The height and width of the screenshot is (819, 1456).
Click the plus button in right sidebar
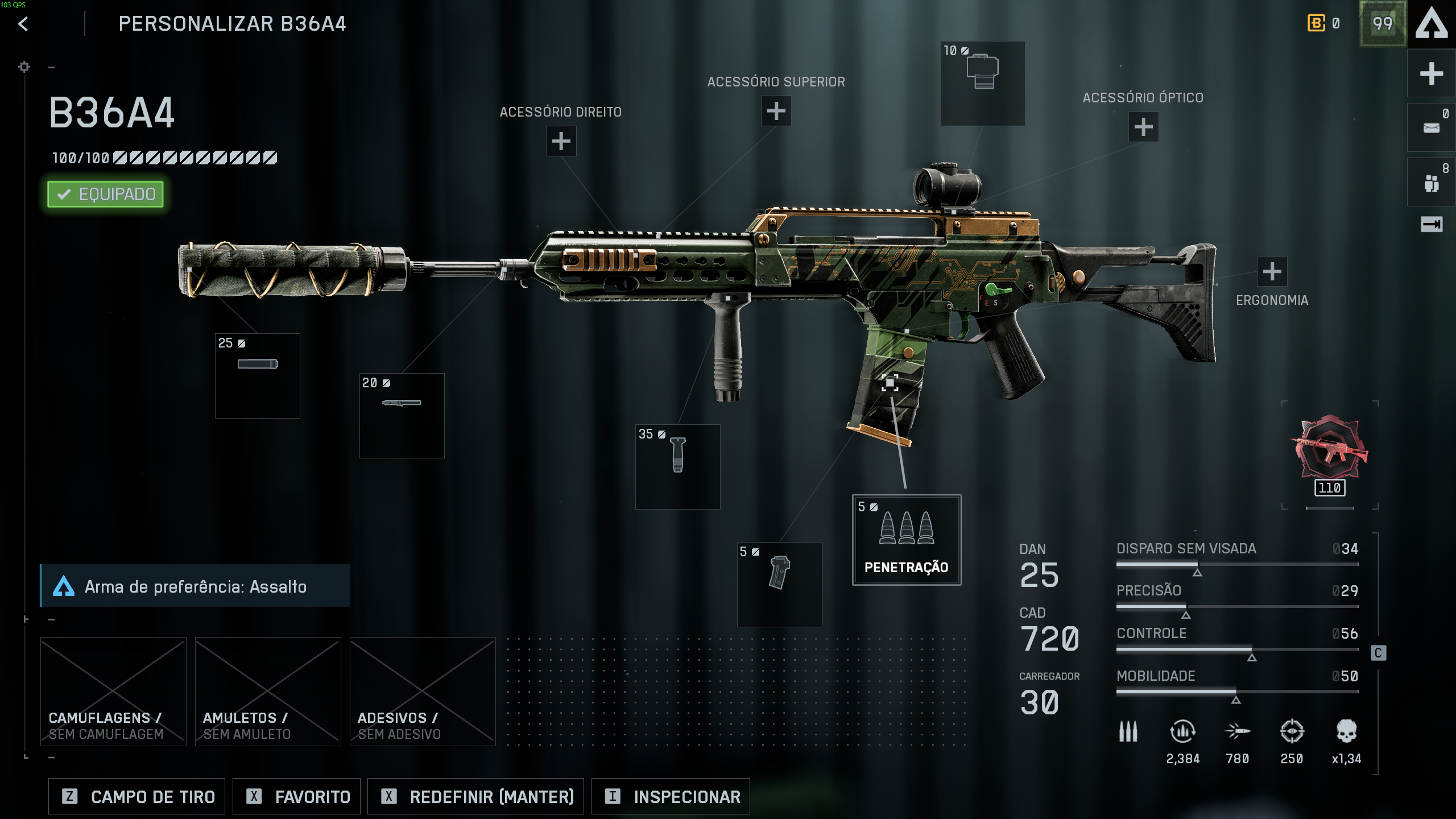pos(1431,74)
